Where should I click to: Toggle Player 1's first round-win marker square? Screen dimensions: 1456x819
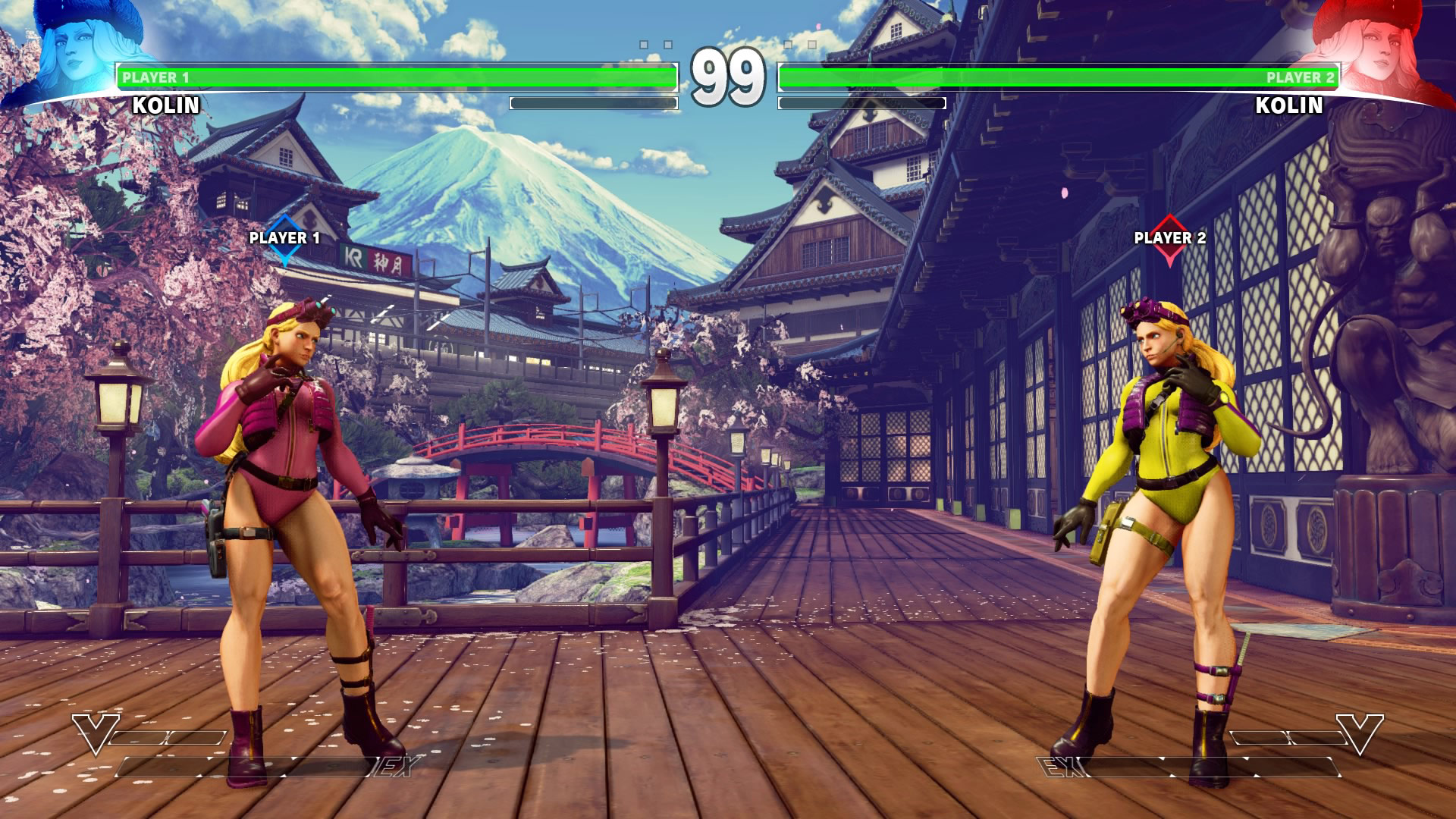point(643,45)
